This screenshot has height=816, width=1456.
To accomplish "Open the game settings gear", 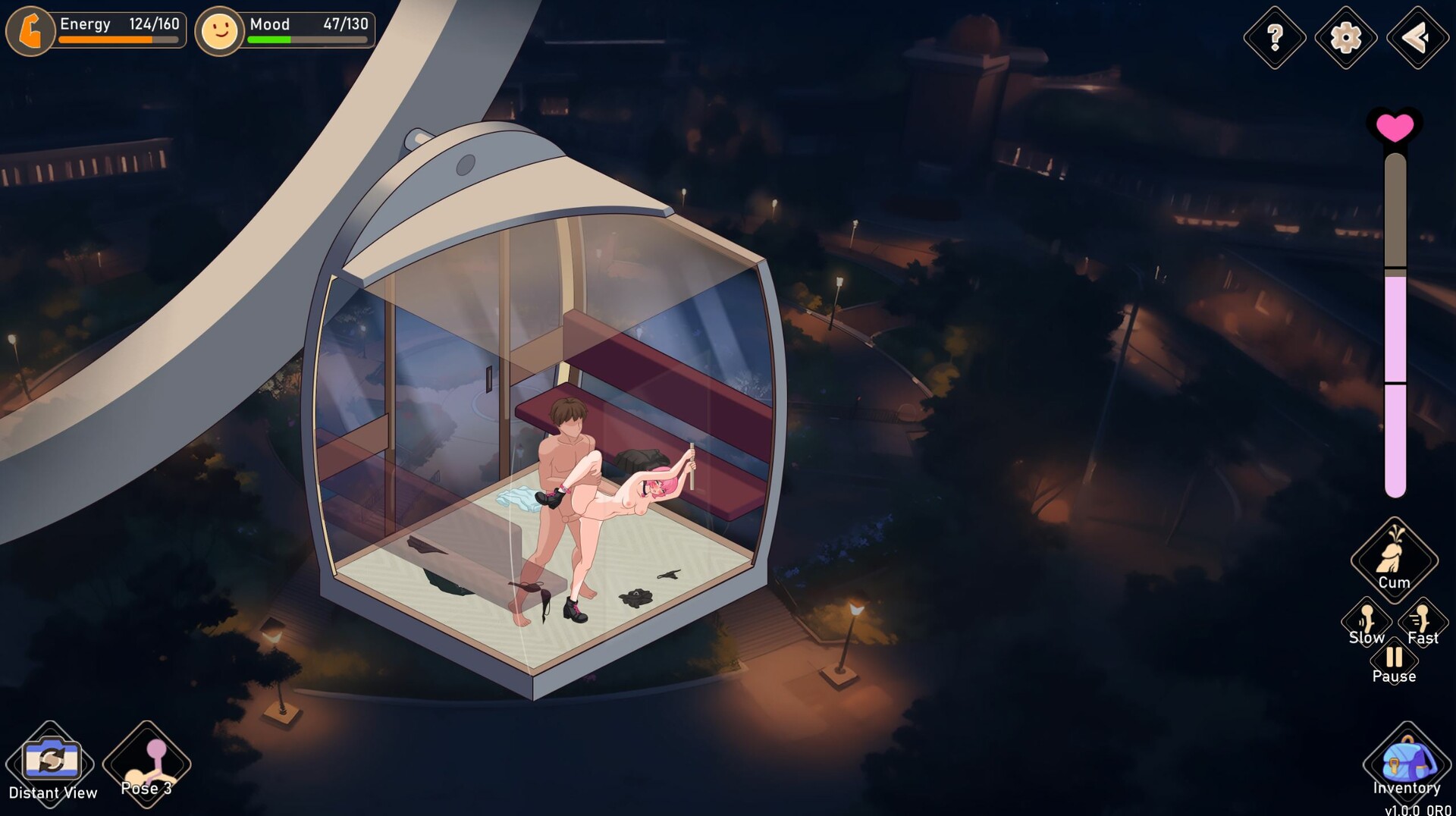I will pos(1346,35).
